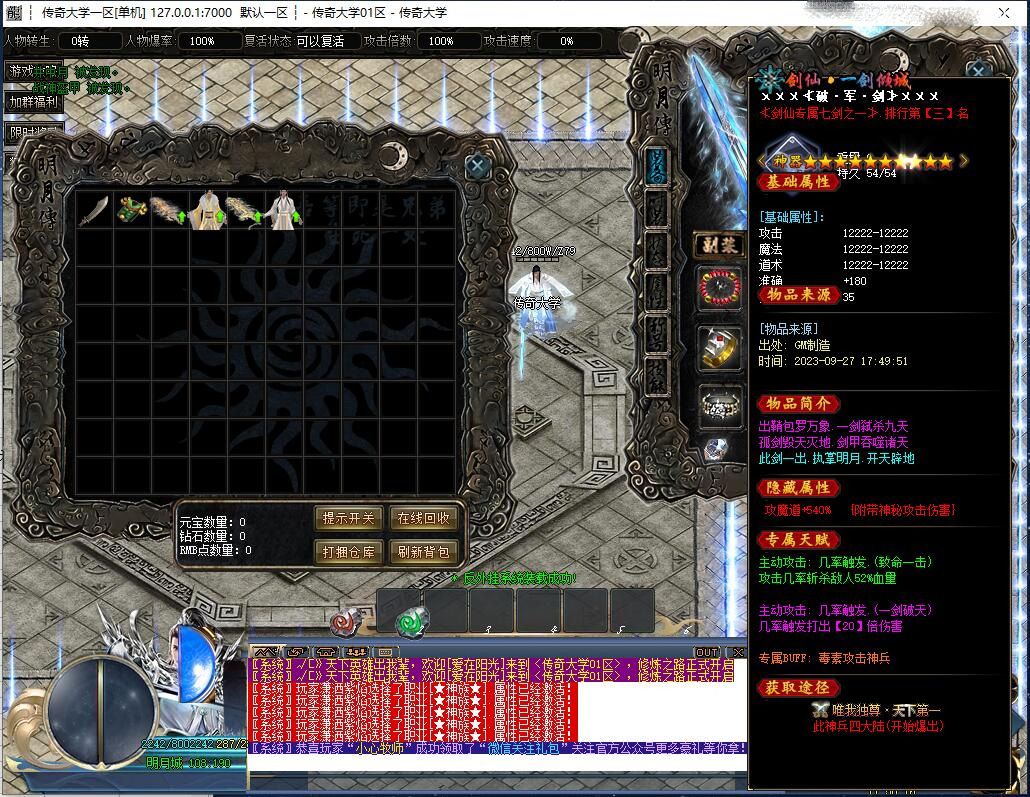The width and height of the screenshot is (1030, 797).
Task: Select the diamond-studded ring equipment slot
Action: point(719,405)
